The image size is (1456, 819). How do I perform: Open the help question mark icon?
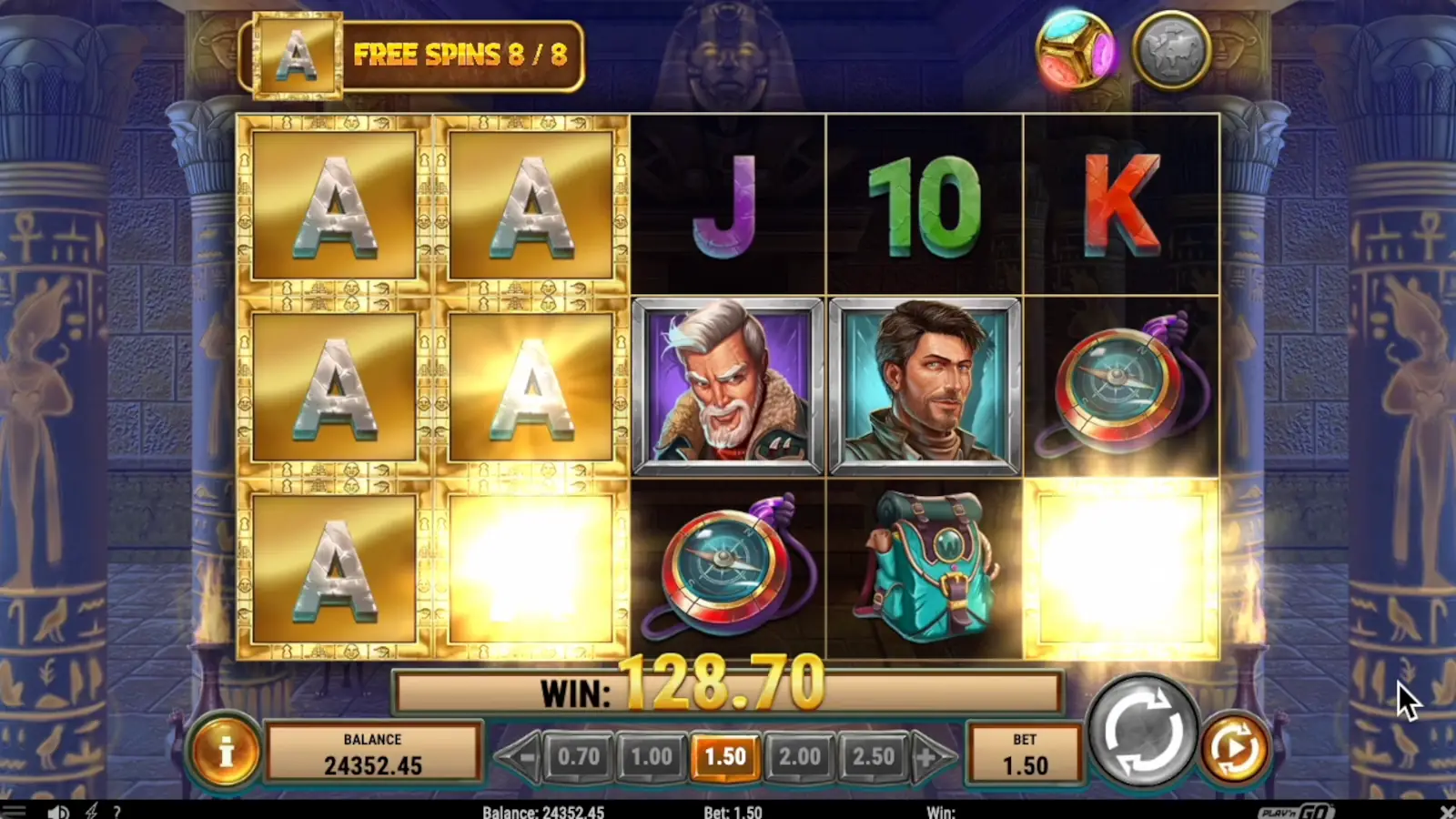(x=116, y=810)
